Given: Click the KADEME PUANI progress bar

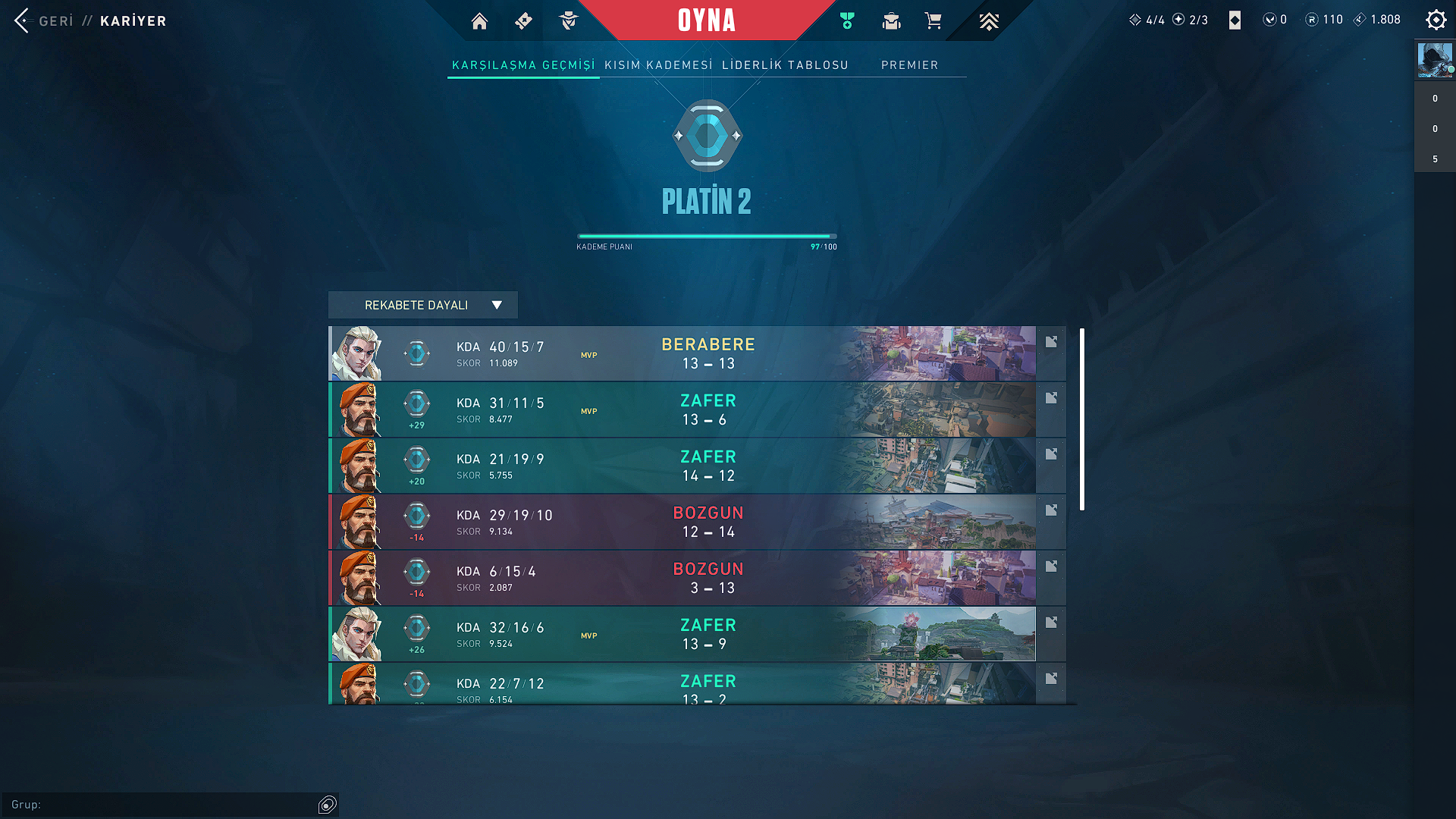Looking at the screenshot, I should 707,236.
